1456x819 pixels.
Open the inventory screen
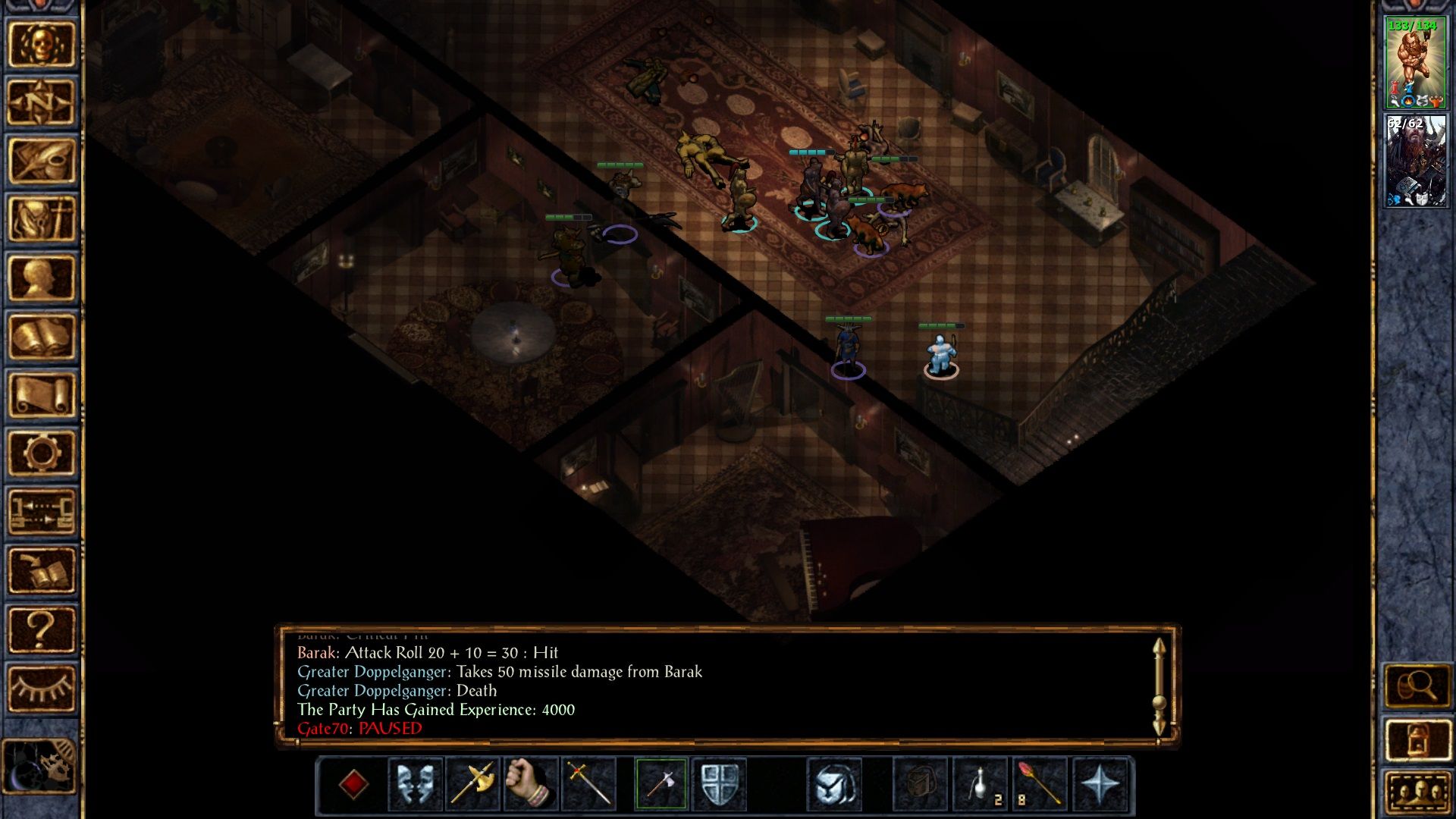click(42, 218)
